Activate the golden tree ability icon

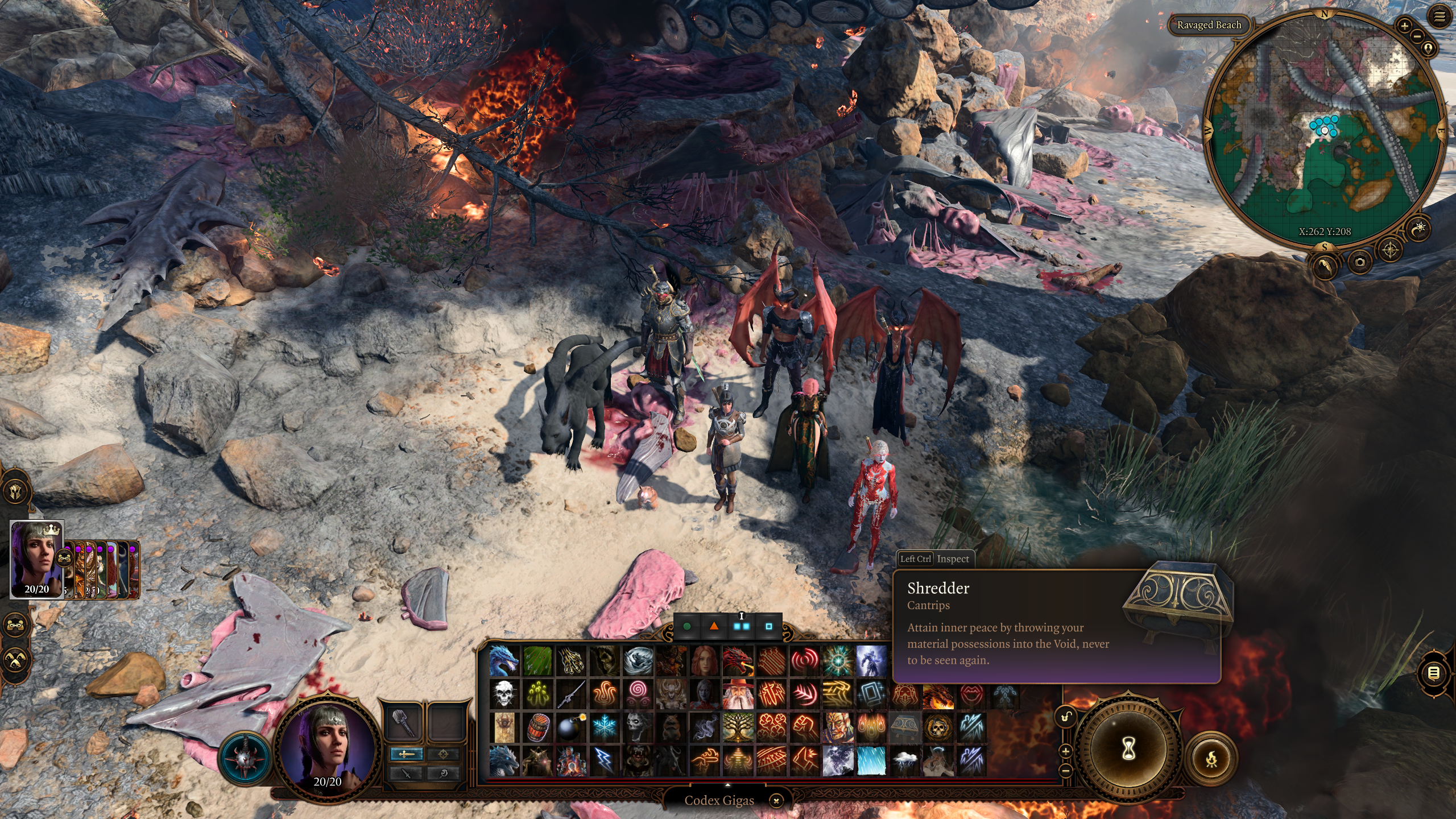point(738,727)
